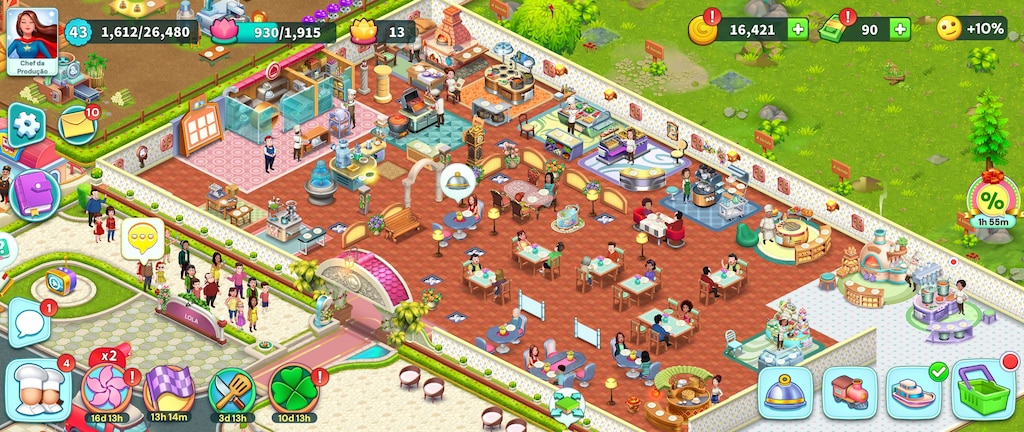Screen dimensions: 1024x432
Task: Open the player profile avatar
Action: [32, 34]
